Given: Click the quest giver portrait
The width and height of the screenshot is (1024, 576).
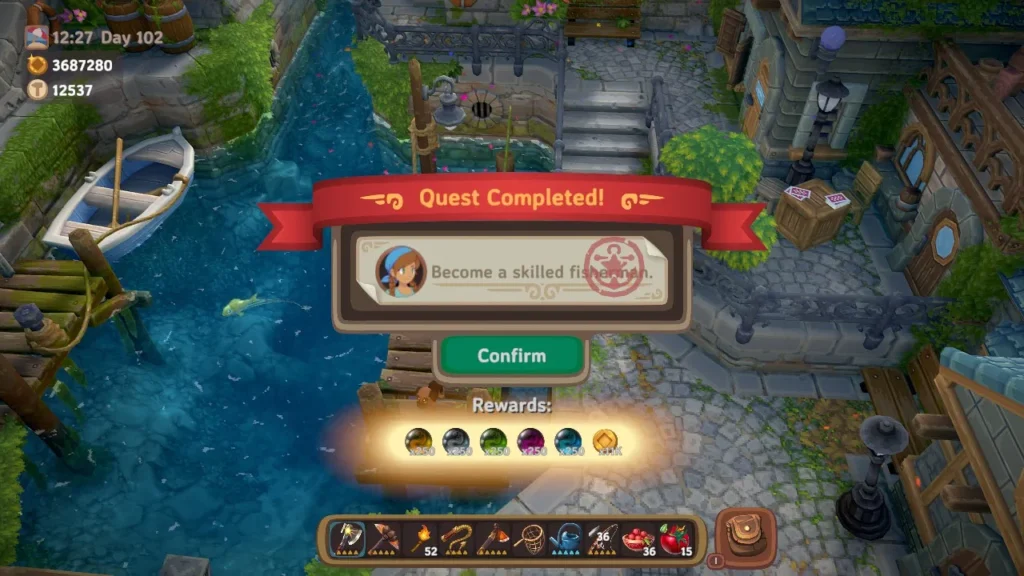Looking at the screenshot, I should click(396, 271).
